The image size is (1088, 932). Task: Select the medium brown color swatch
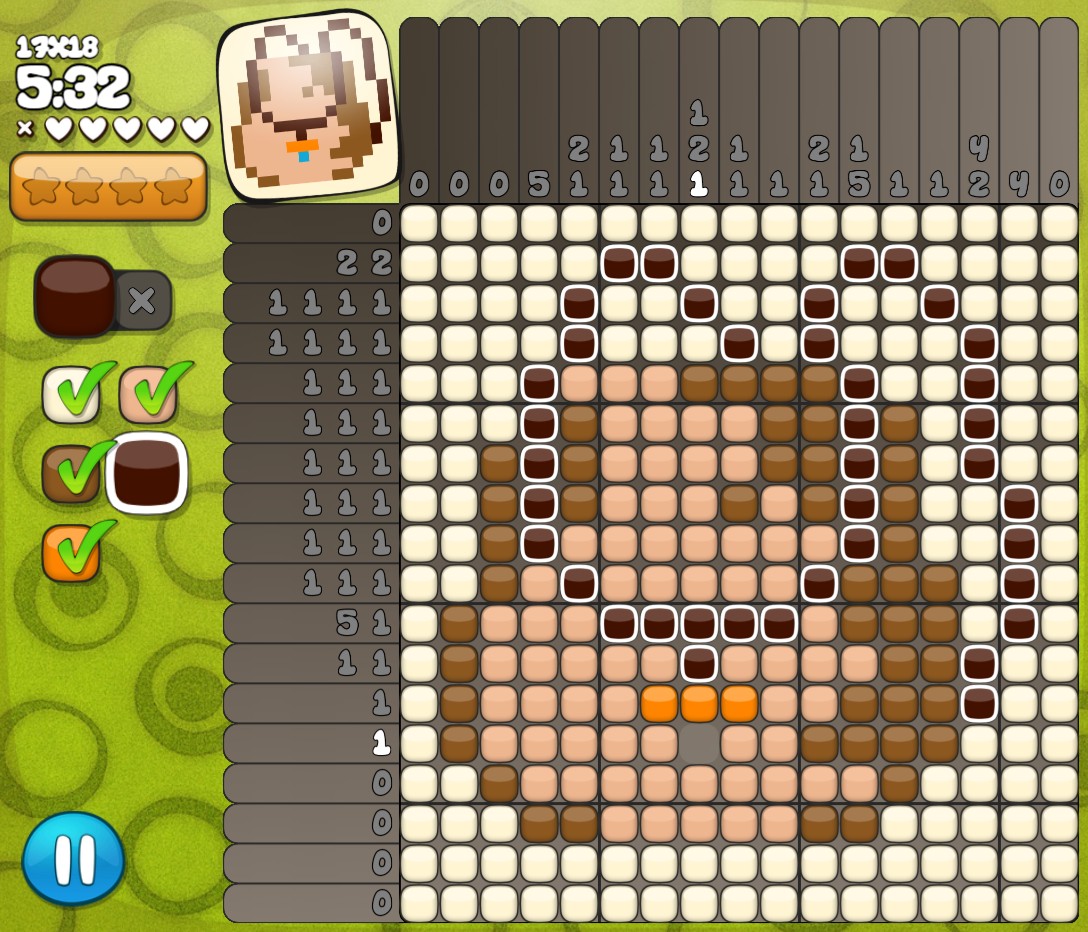[71, 473]
